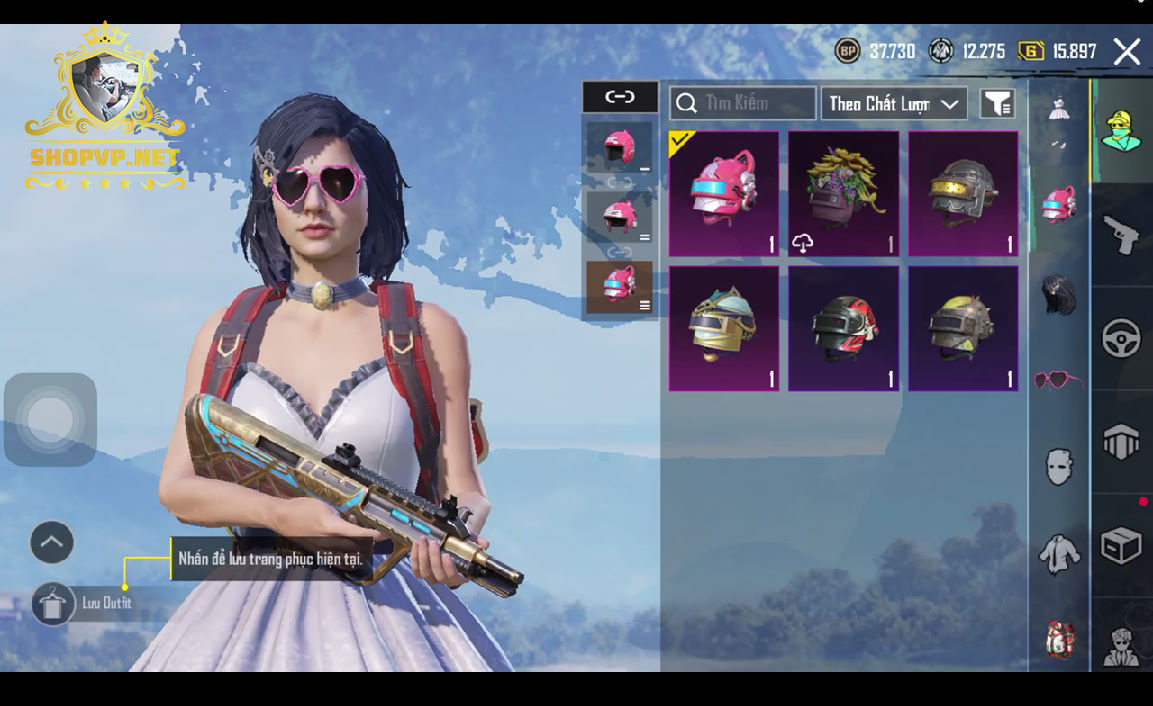Select the heart sunglasses category
1153x706 pixels.
coord(1058,381)
